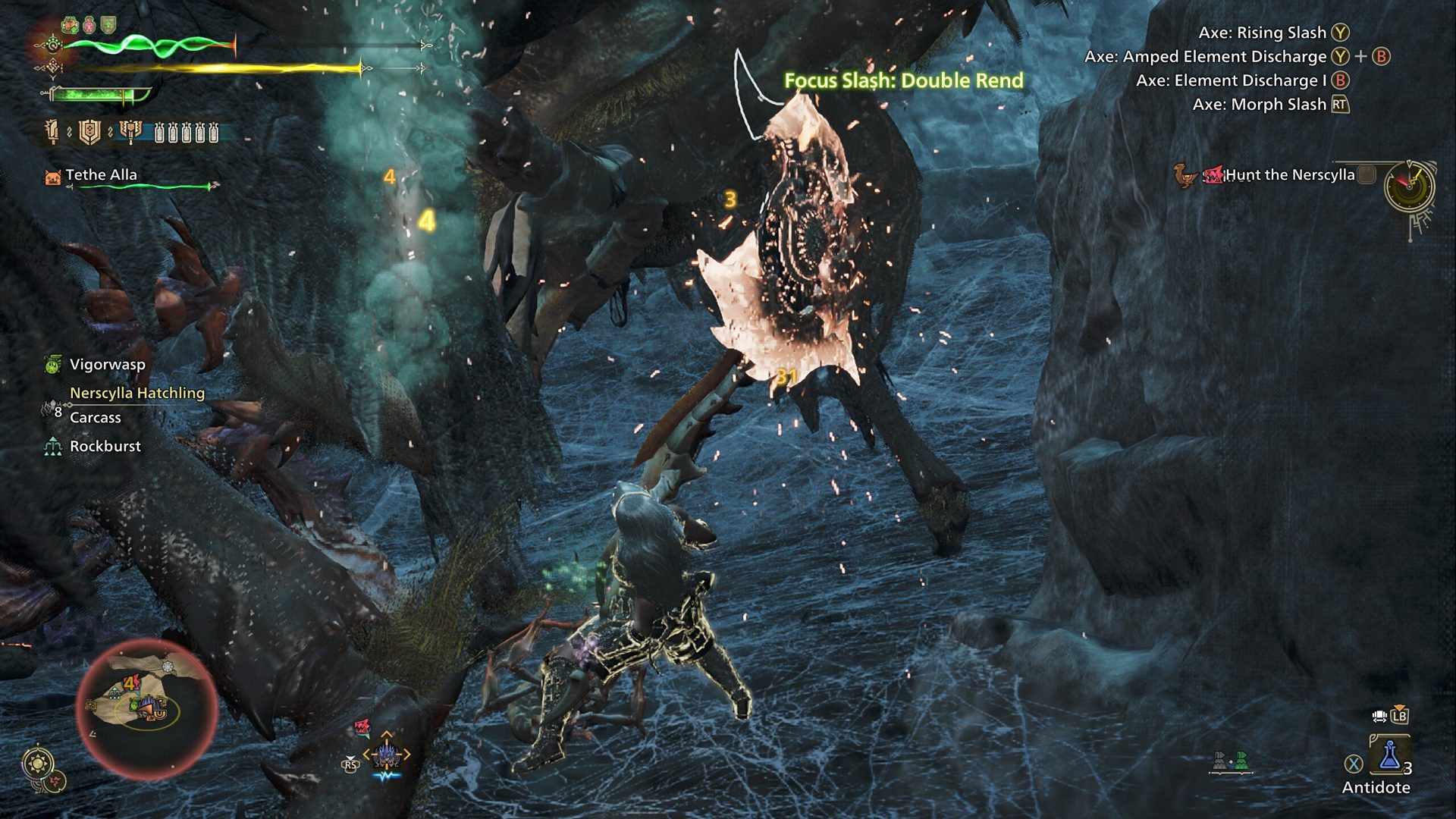Screen dimensions: 1456x819
Task: Select the Carcass entry
Action: [96, 418]
